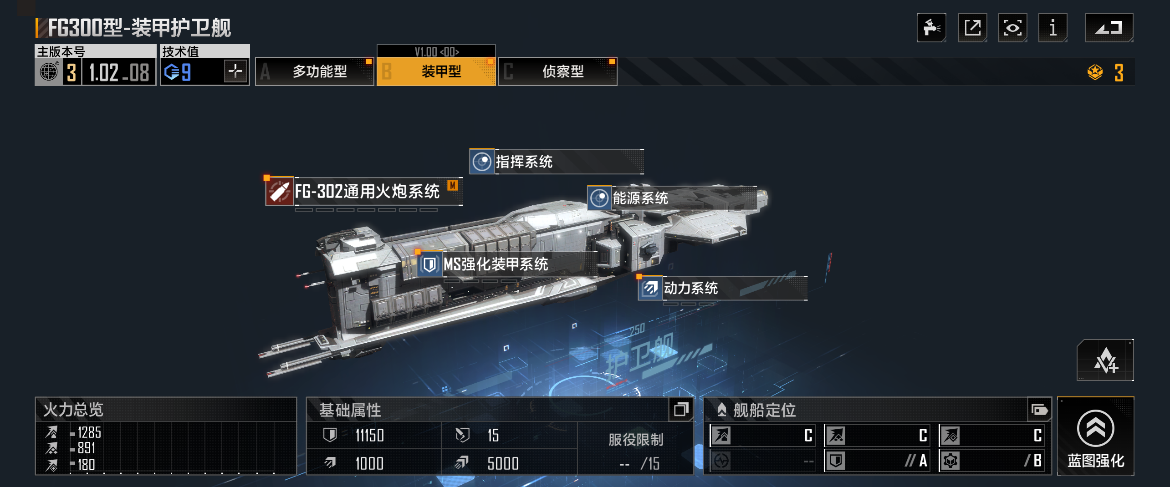Expand the 基础属性 panel details
This screenshot has height=487, width=1170.
(680, 409)
